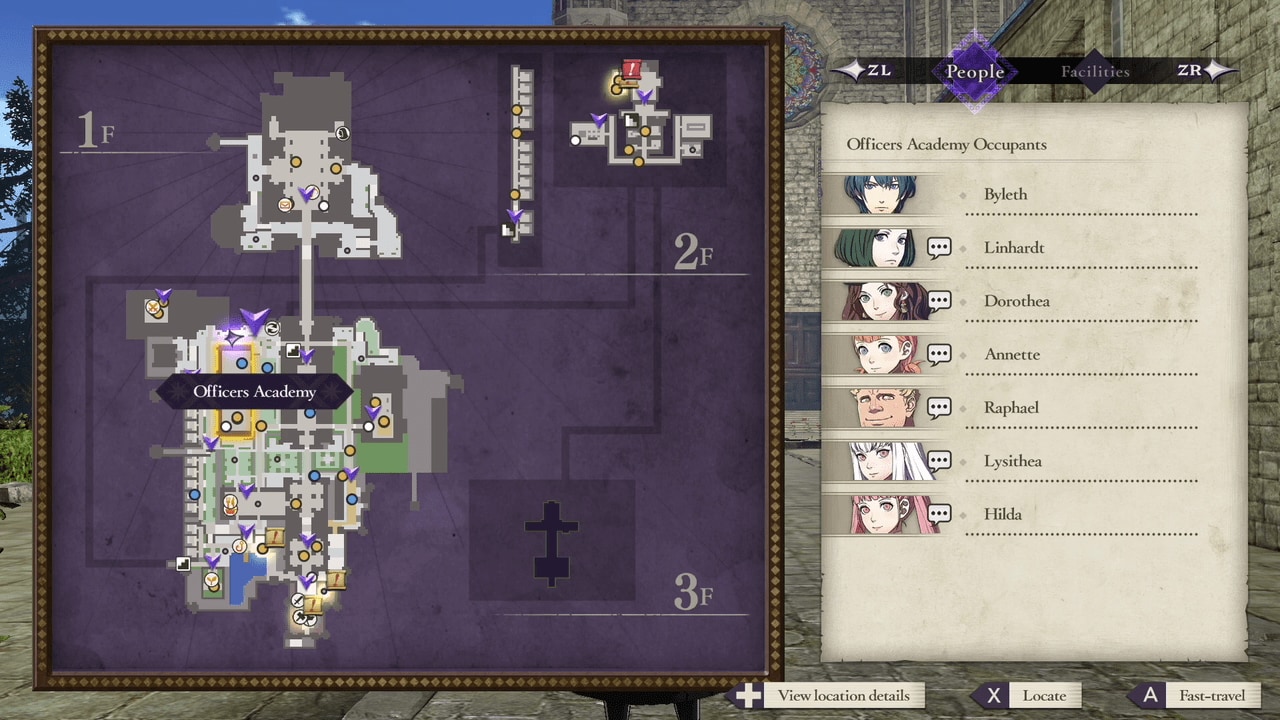Click Dorothea's speech bubble icon
The width and height of the screenshot is (1280, 720).
tap(938, 300)
